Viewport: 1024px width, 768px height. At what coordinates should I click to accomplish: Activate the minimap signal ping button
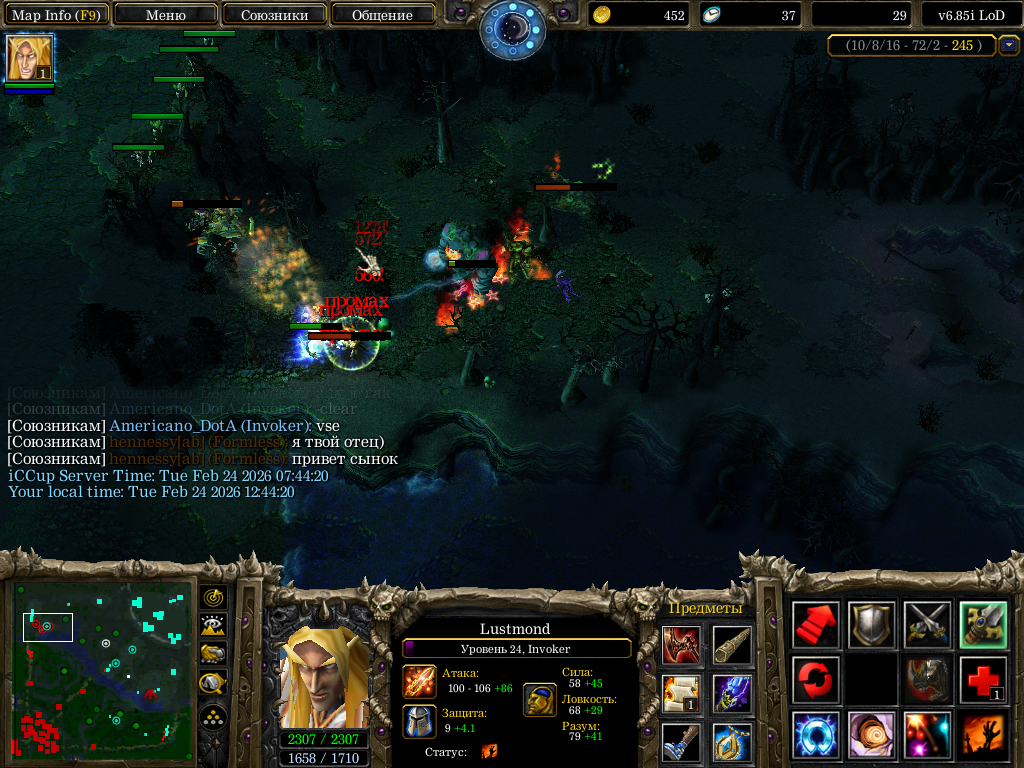coord(214,597)
